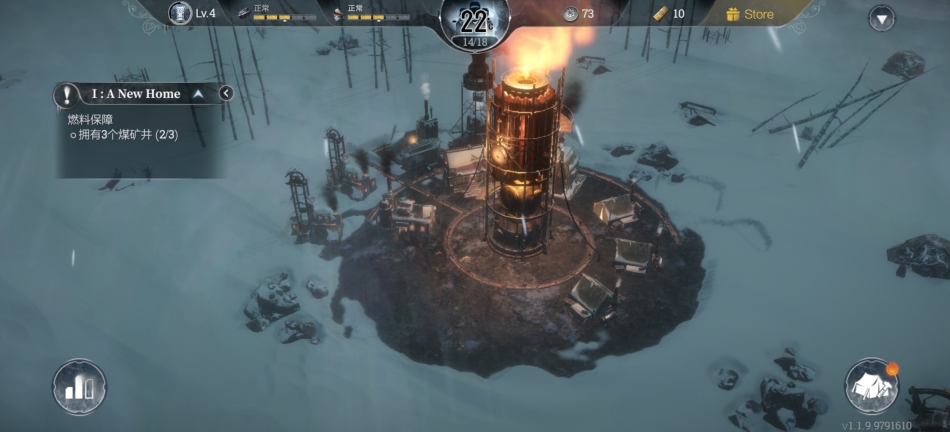The image size is (950, 432).
Task: Open the gold ticket currency counter
Action: click(668, 14)
